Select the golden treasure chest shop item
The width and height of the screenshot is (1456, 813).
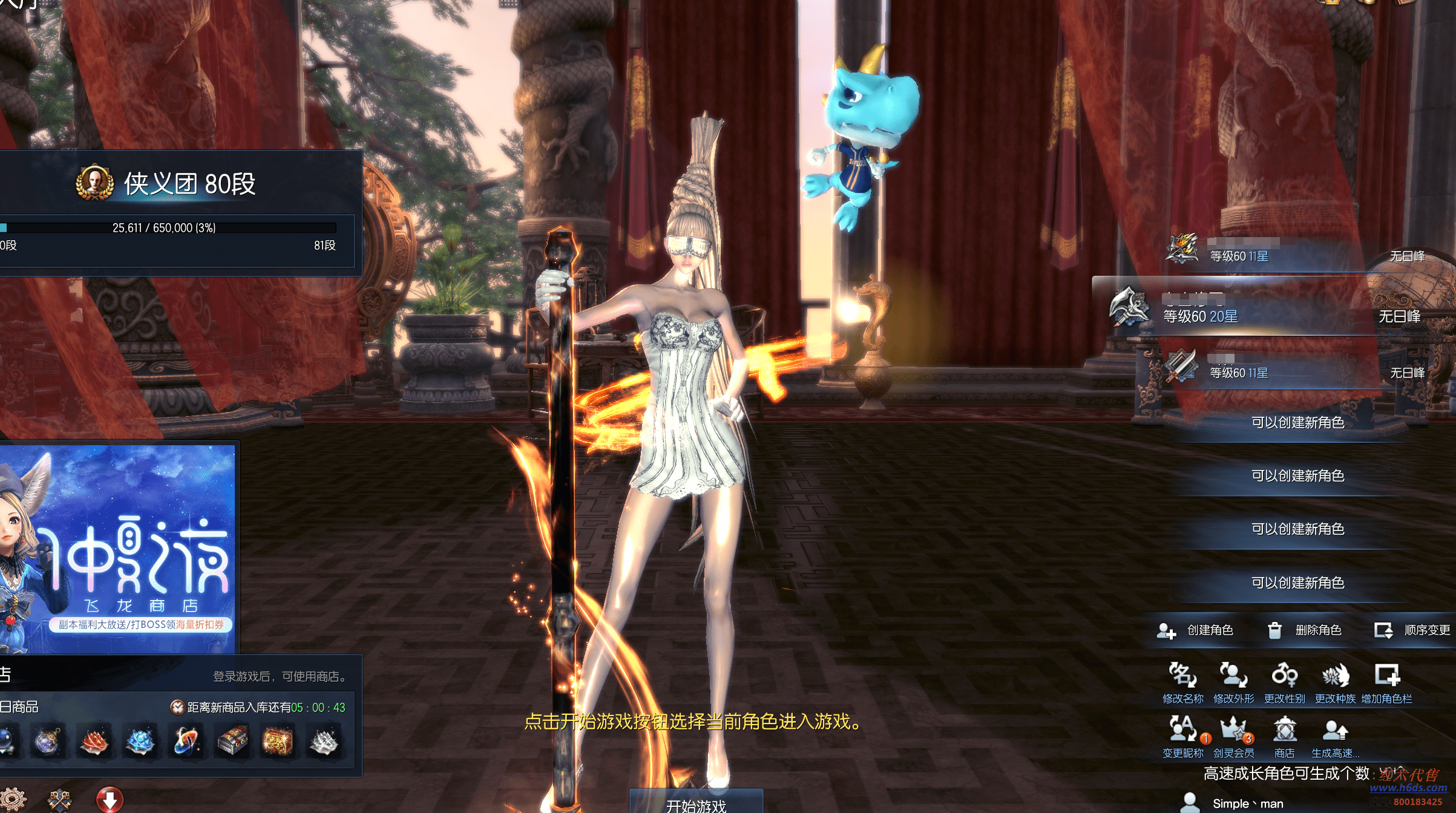pyautogui.click(x=278, y=742)
